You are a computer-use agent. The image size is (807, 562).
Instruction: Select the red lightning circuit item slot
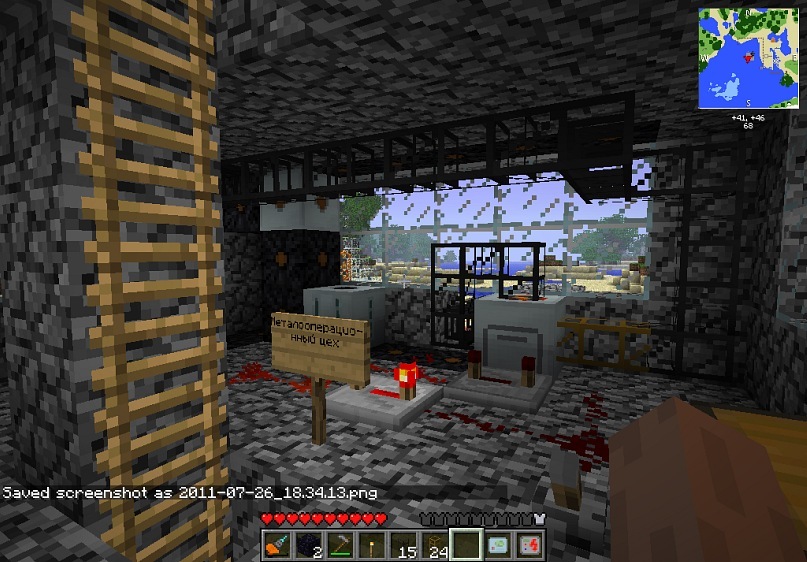(x=529, y=544)
